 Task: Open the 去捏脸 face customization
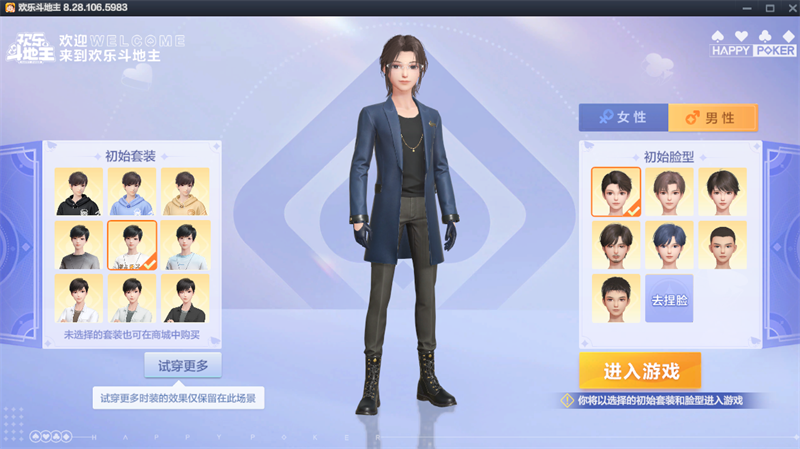(x=669, y=299)
